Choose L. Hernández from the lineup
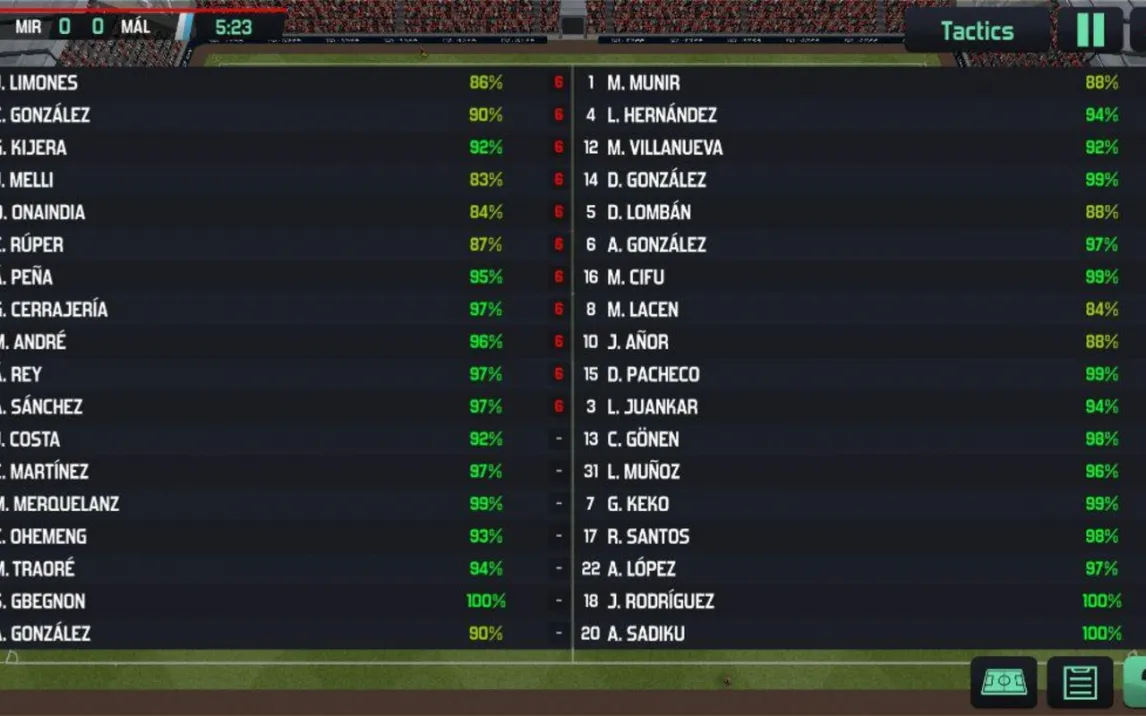 tap(661, 115)
